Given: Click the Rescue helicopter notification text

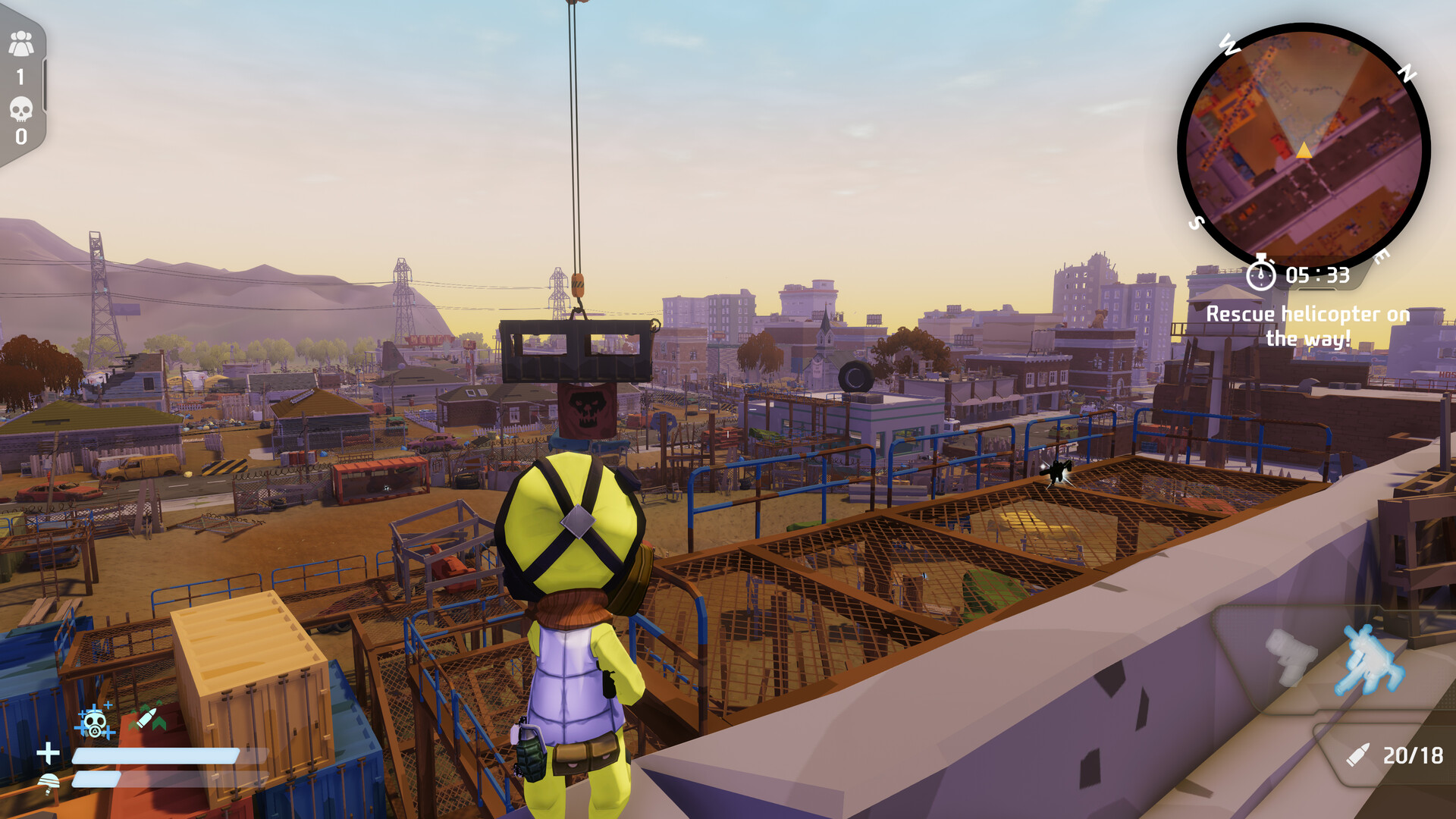Looking at the screenshot, I should point(1310,325).
